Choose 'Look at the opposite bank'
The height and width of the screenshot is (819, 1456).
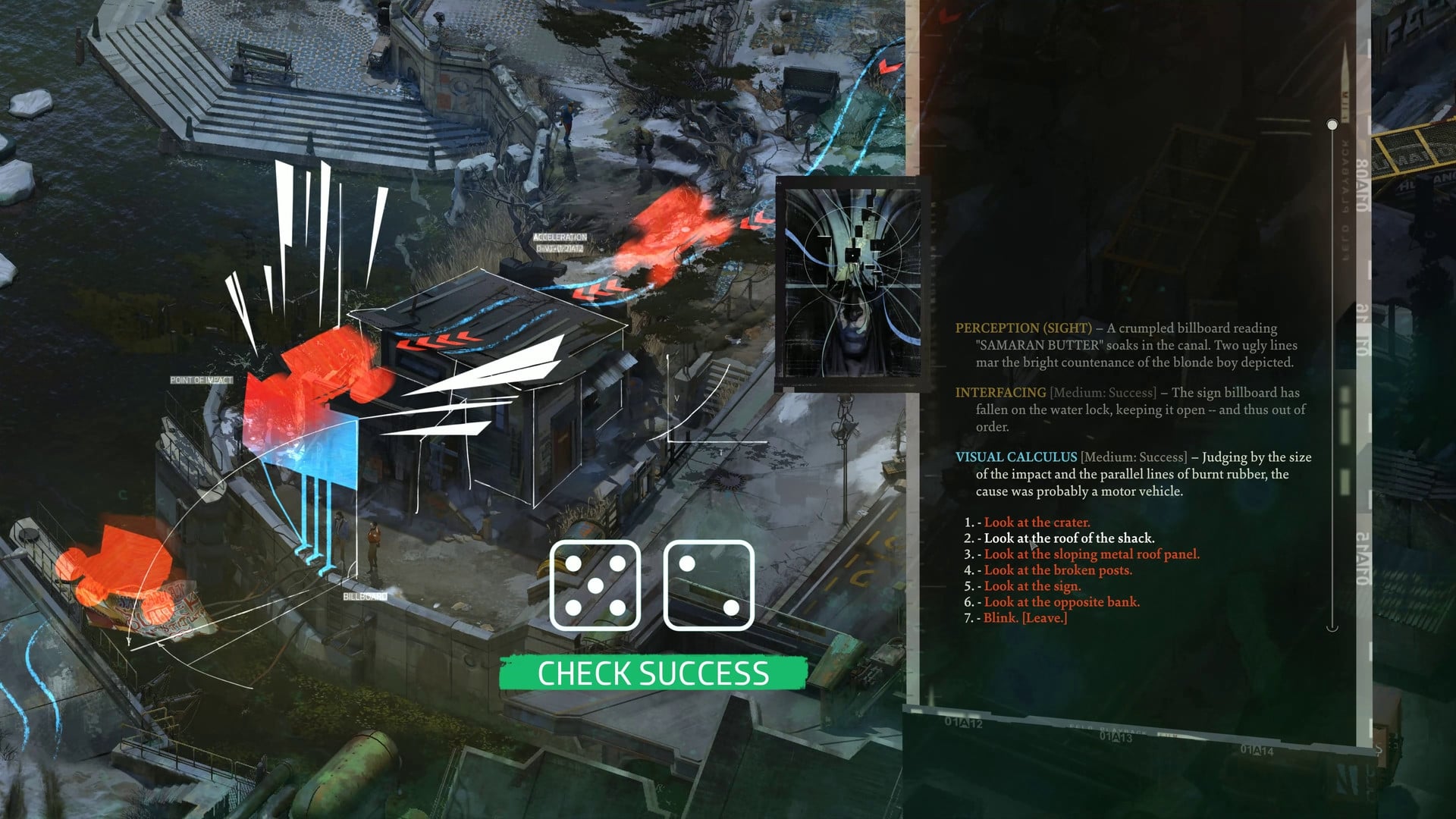click(1061, 601)
